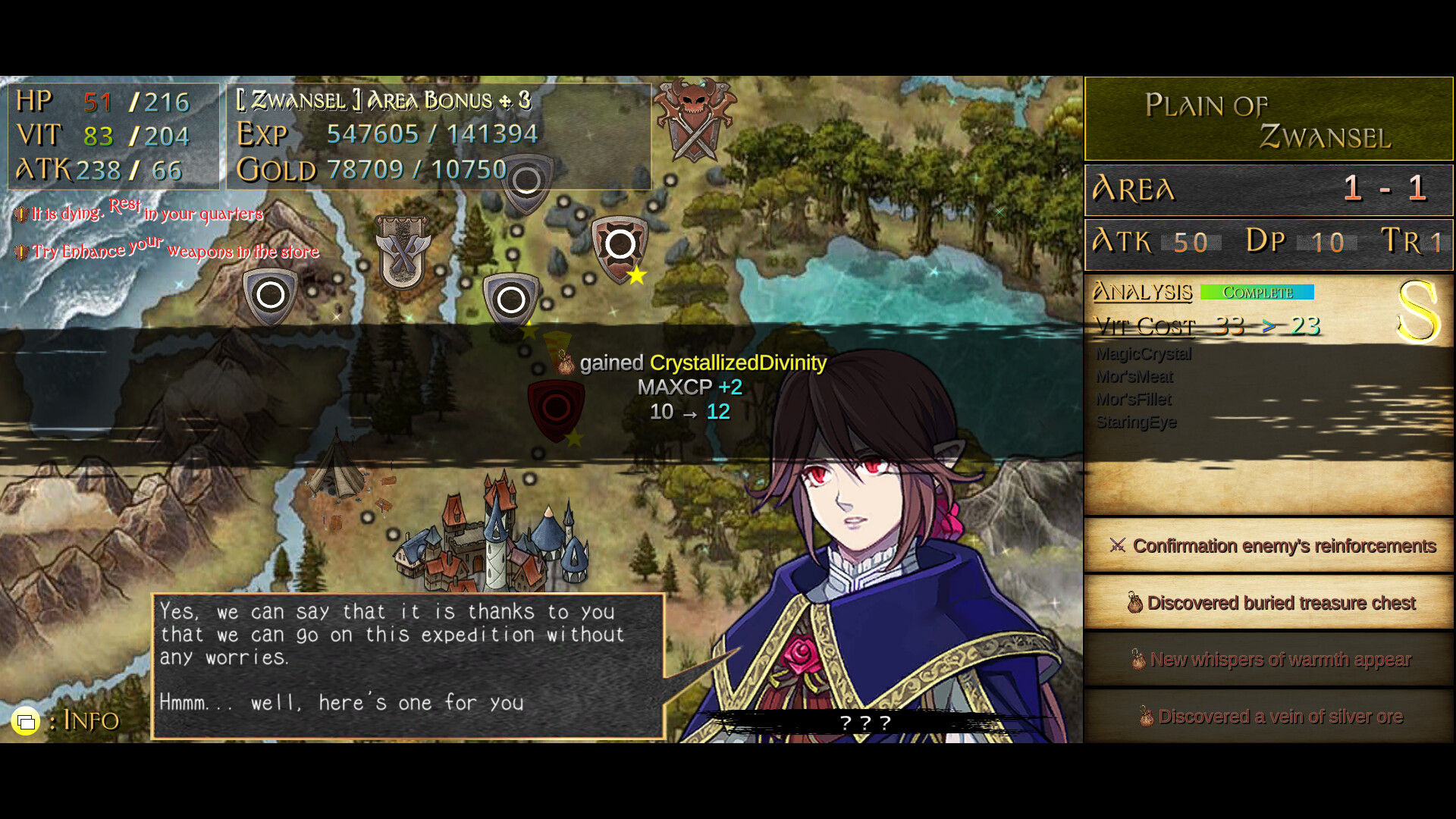Select the dark red current-location shield node
The image size is (1456, 819).
click(556, 409)
